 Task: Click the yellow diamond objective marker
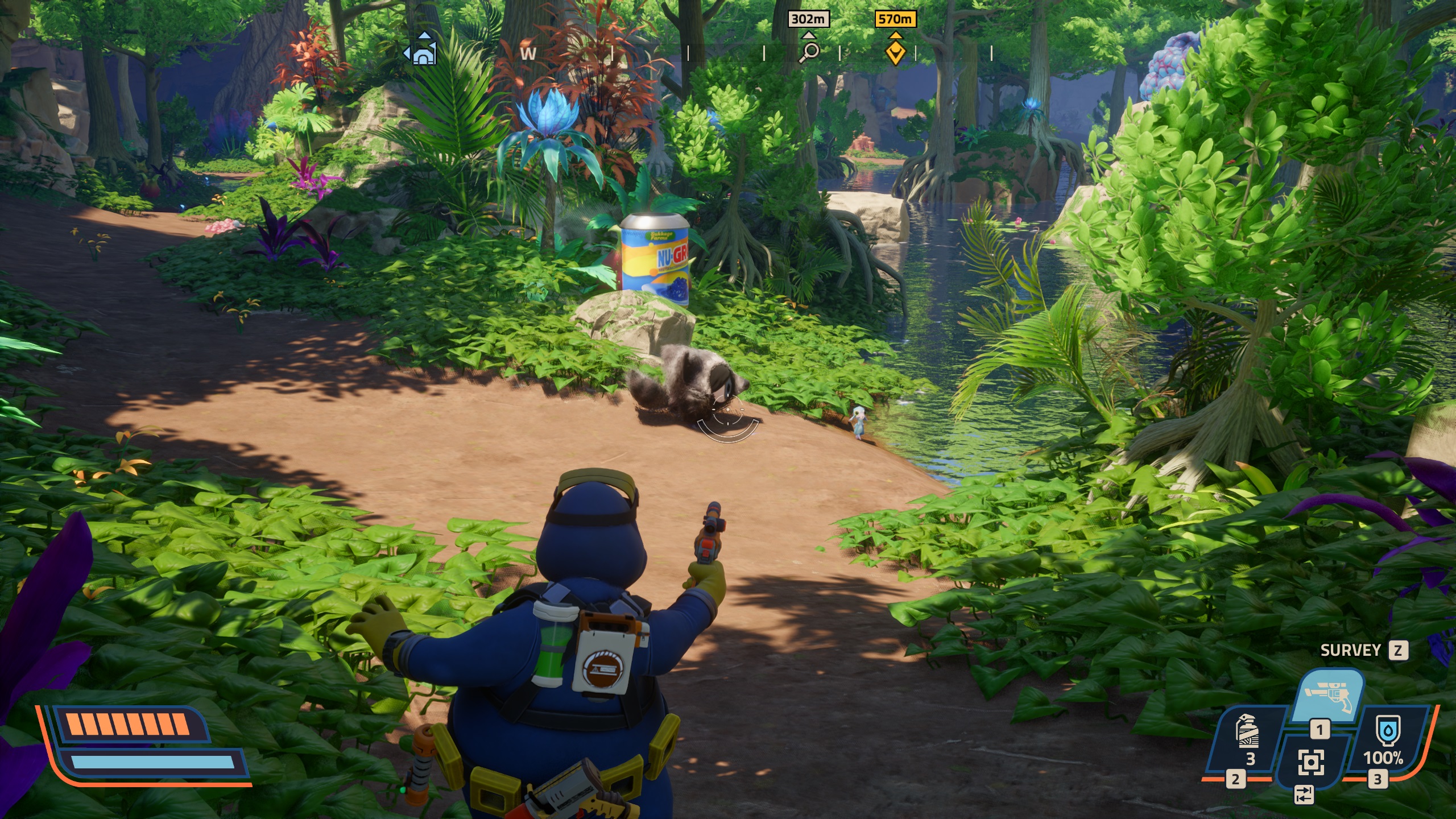tap(895, 52)
